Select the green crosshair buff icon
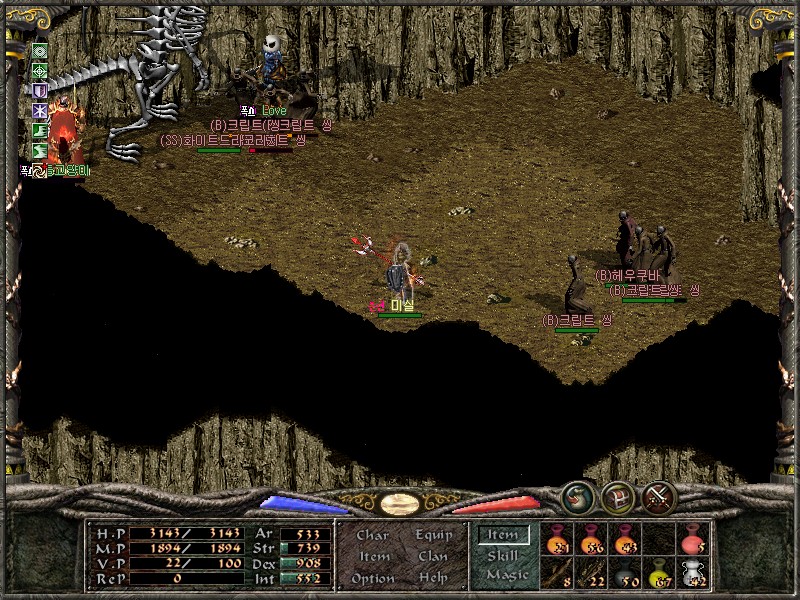 40,70
